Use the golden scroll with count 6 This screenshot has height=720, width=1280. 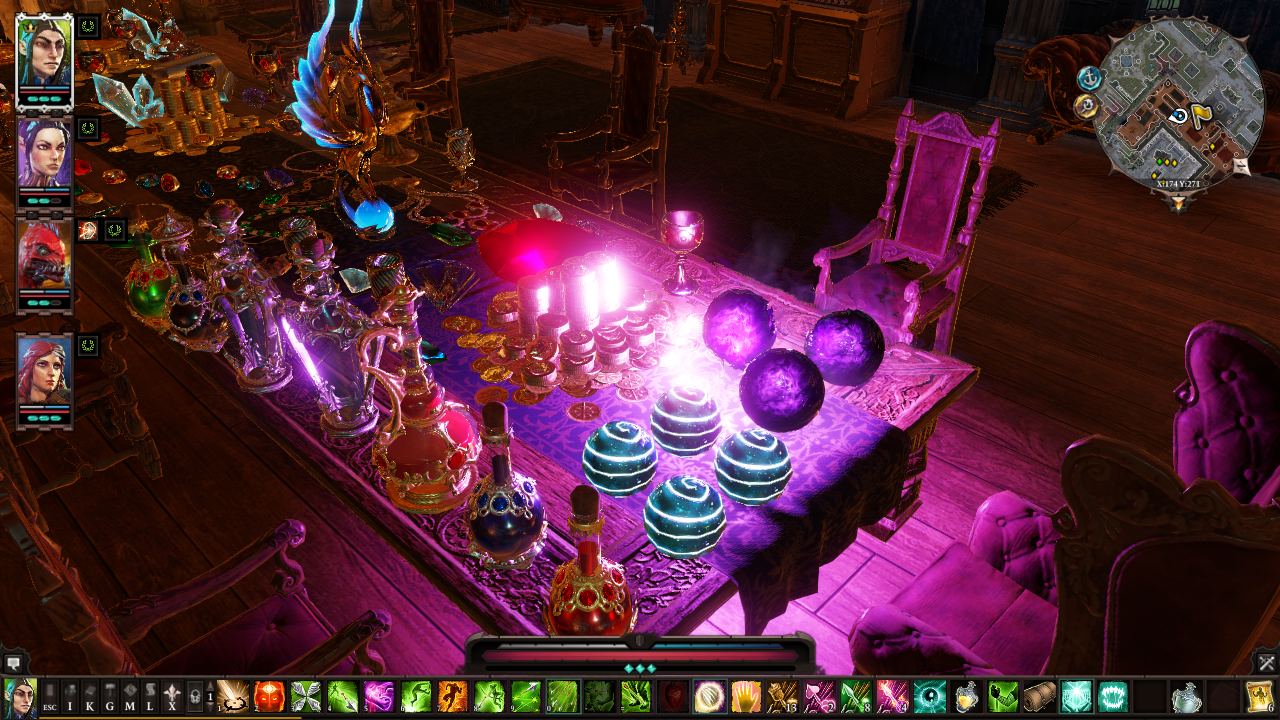pos(1259,696)
